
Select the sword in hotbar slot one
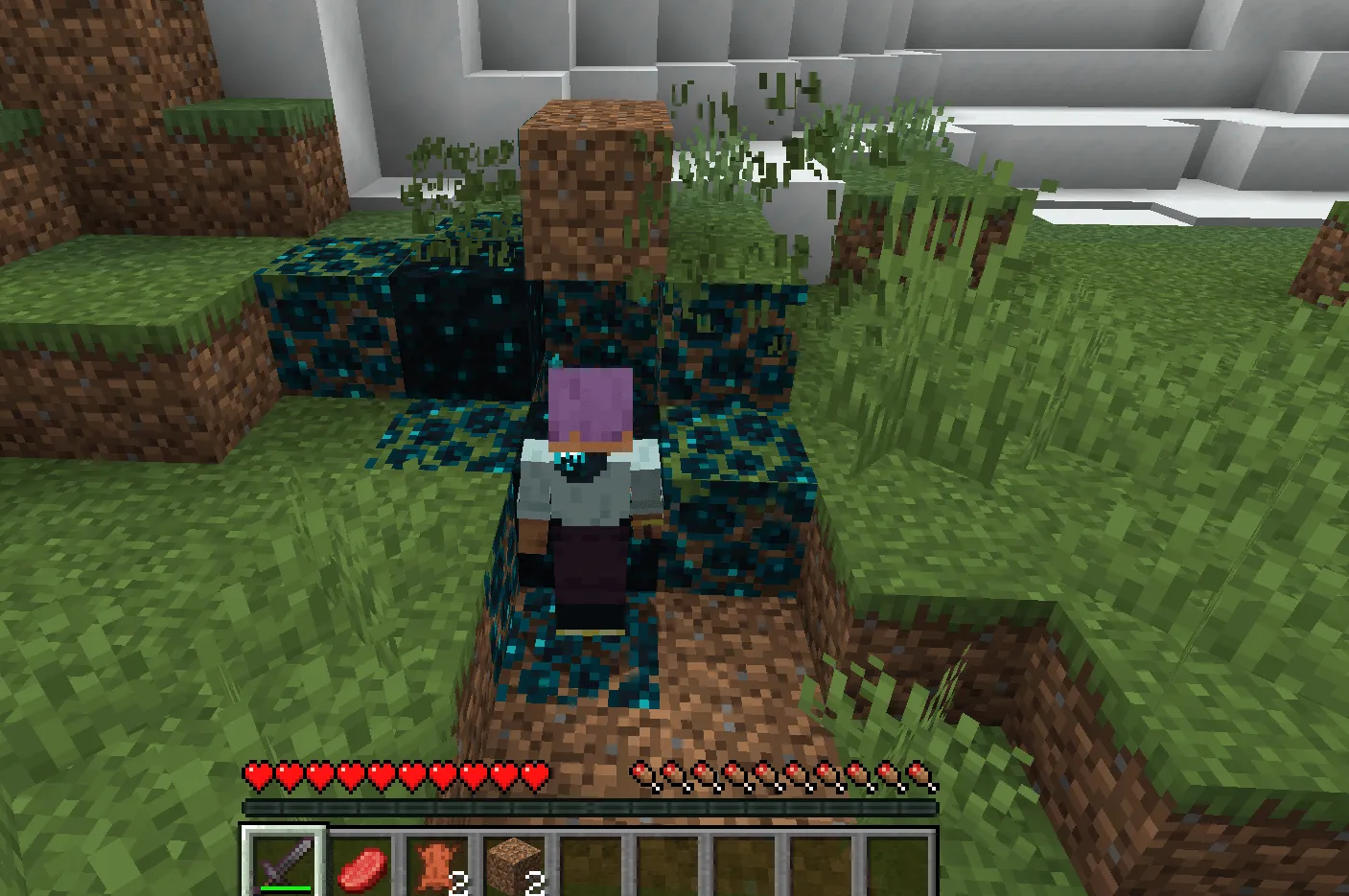coord(284,860)
